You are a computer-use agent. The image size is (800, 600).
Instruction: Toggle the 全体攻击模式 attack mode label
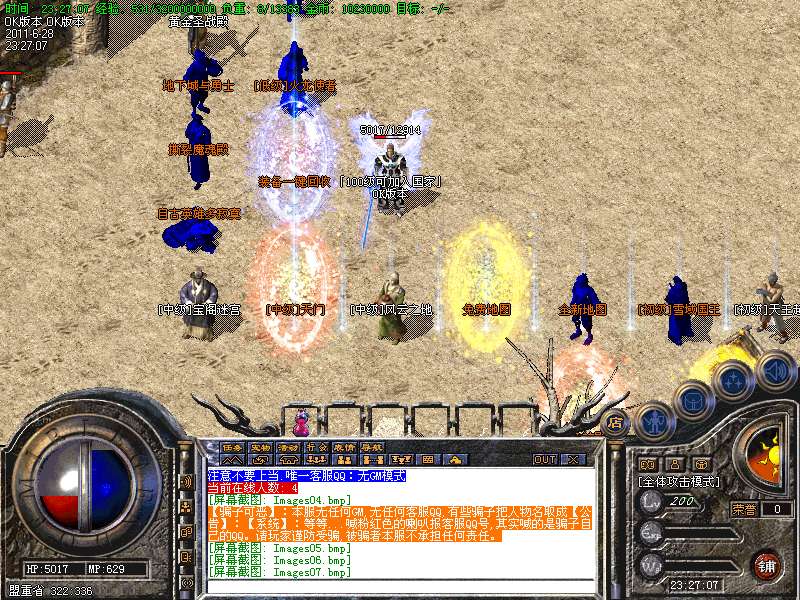[x=680, y=482]
